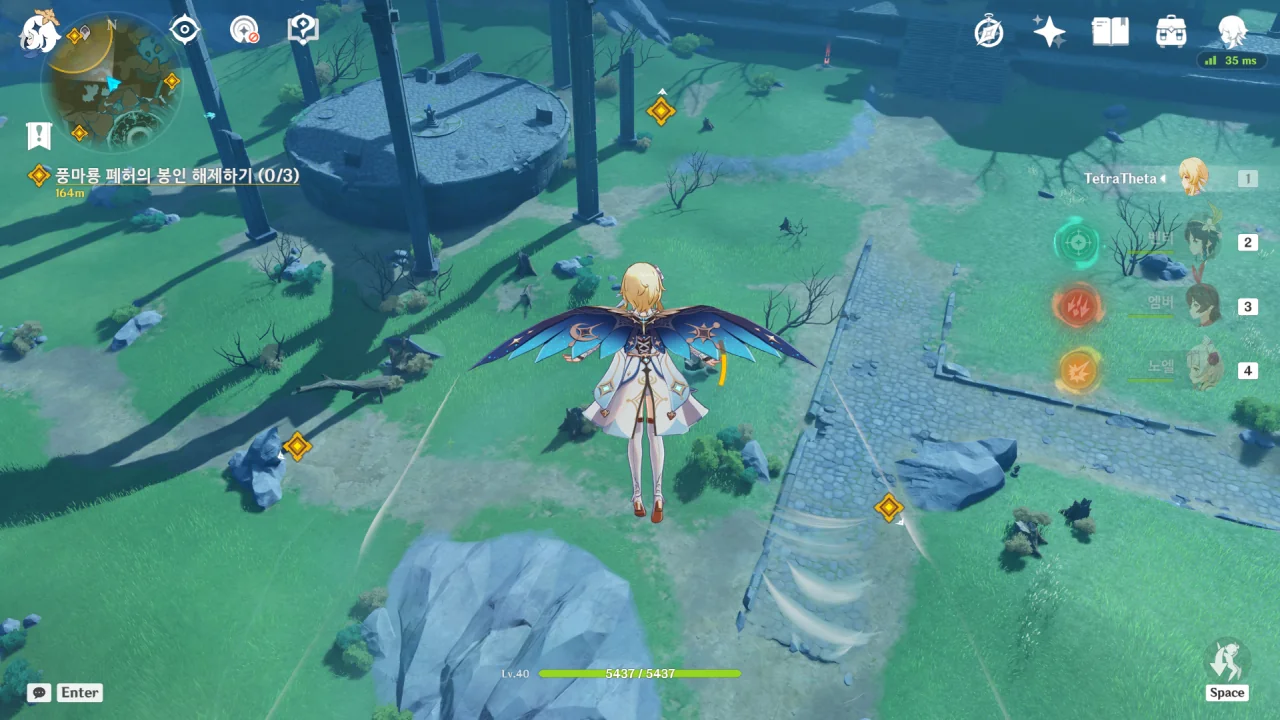Open the quest banner with exclamation mark
Image resolution: width=1280 pixels, height=720 pixels.
pos(39,135)
